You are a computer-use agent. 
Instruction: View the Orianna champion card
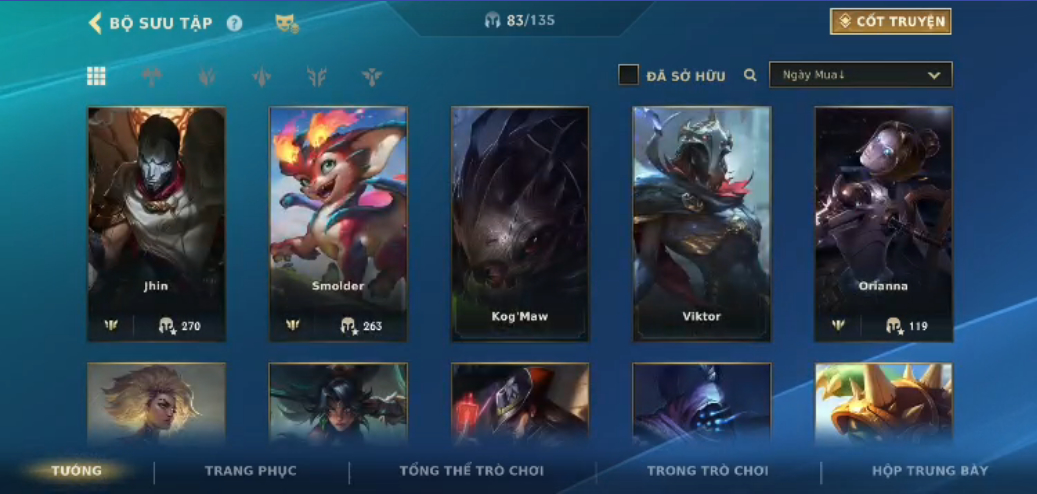click(883, 224)
